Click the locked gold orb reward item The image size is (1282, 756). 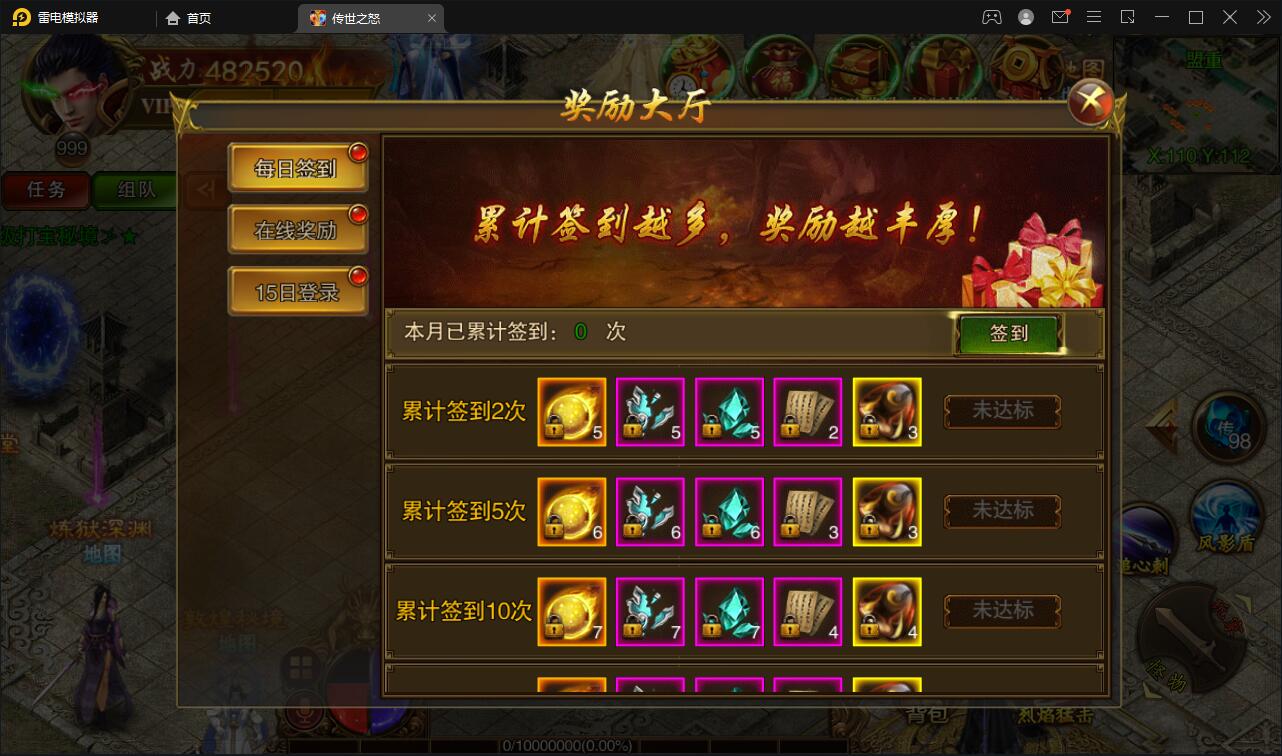[571, 411]
